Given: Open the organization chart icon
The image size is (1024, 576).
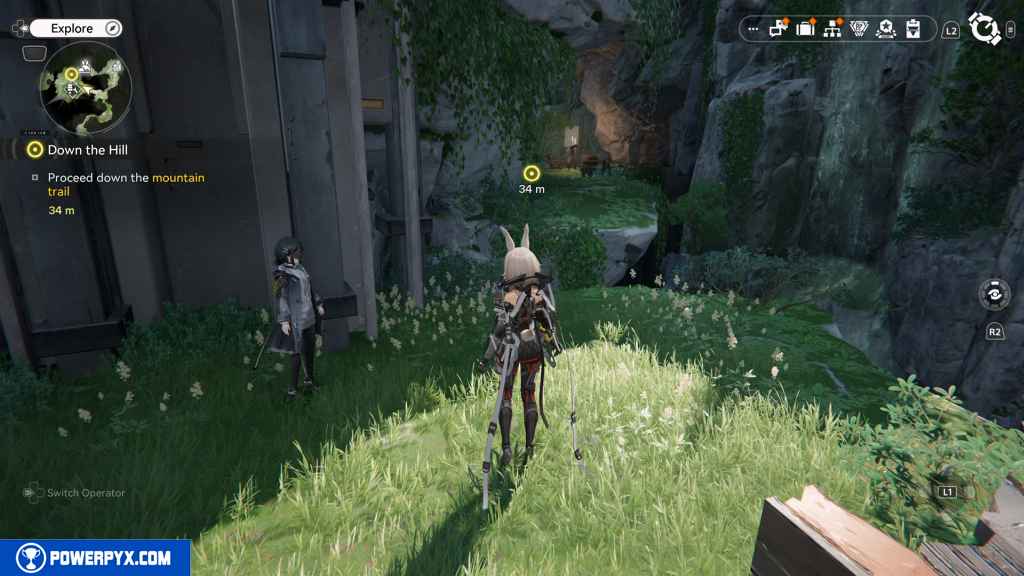Looking at the screenshot, I should point(832,29).
